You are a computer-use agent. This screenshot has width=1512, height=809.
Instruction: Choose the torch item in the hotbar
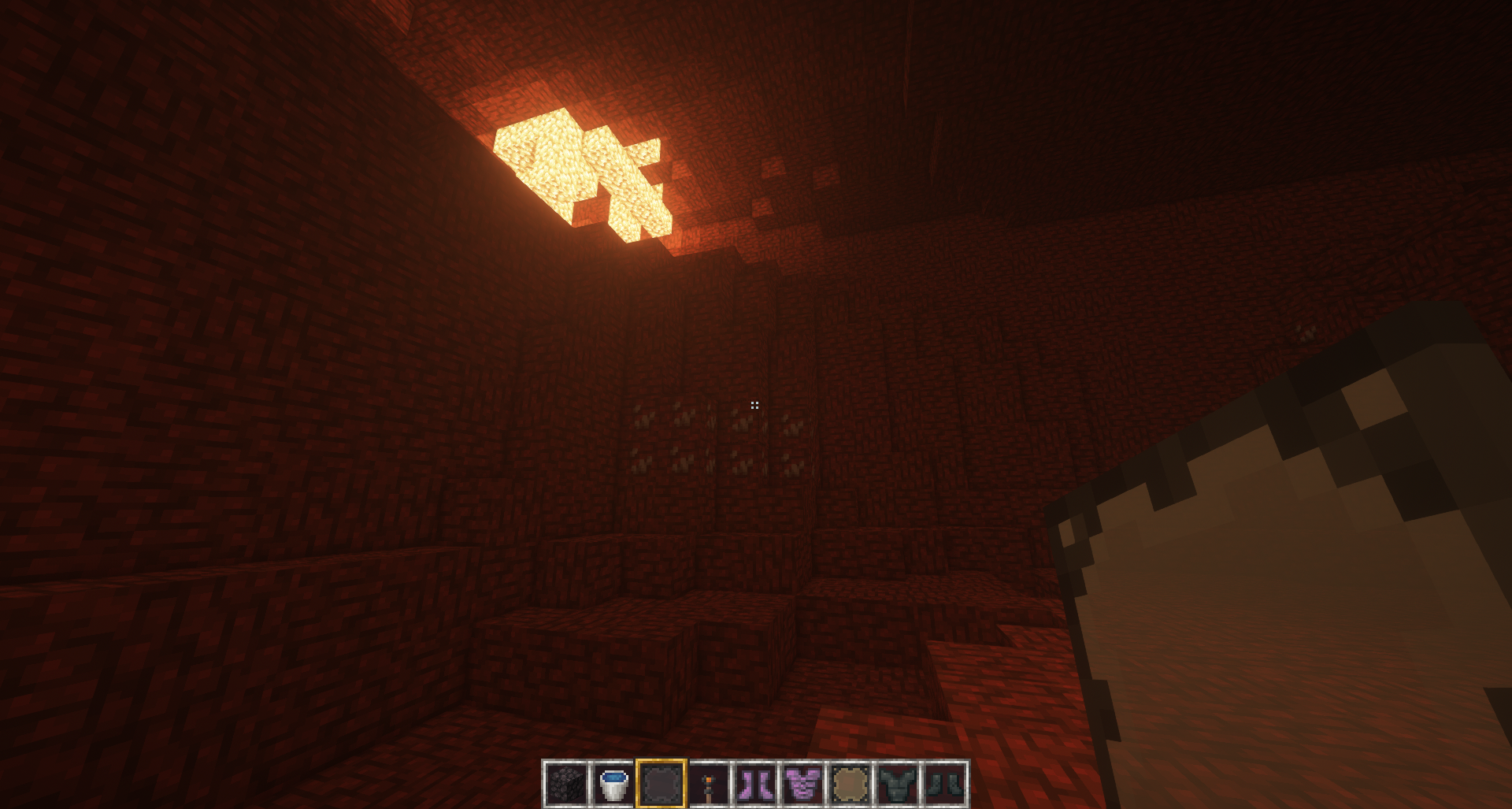point(709,784)
